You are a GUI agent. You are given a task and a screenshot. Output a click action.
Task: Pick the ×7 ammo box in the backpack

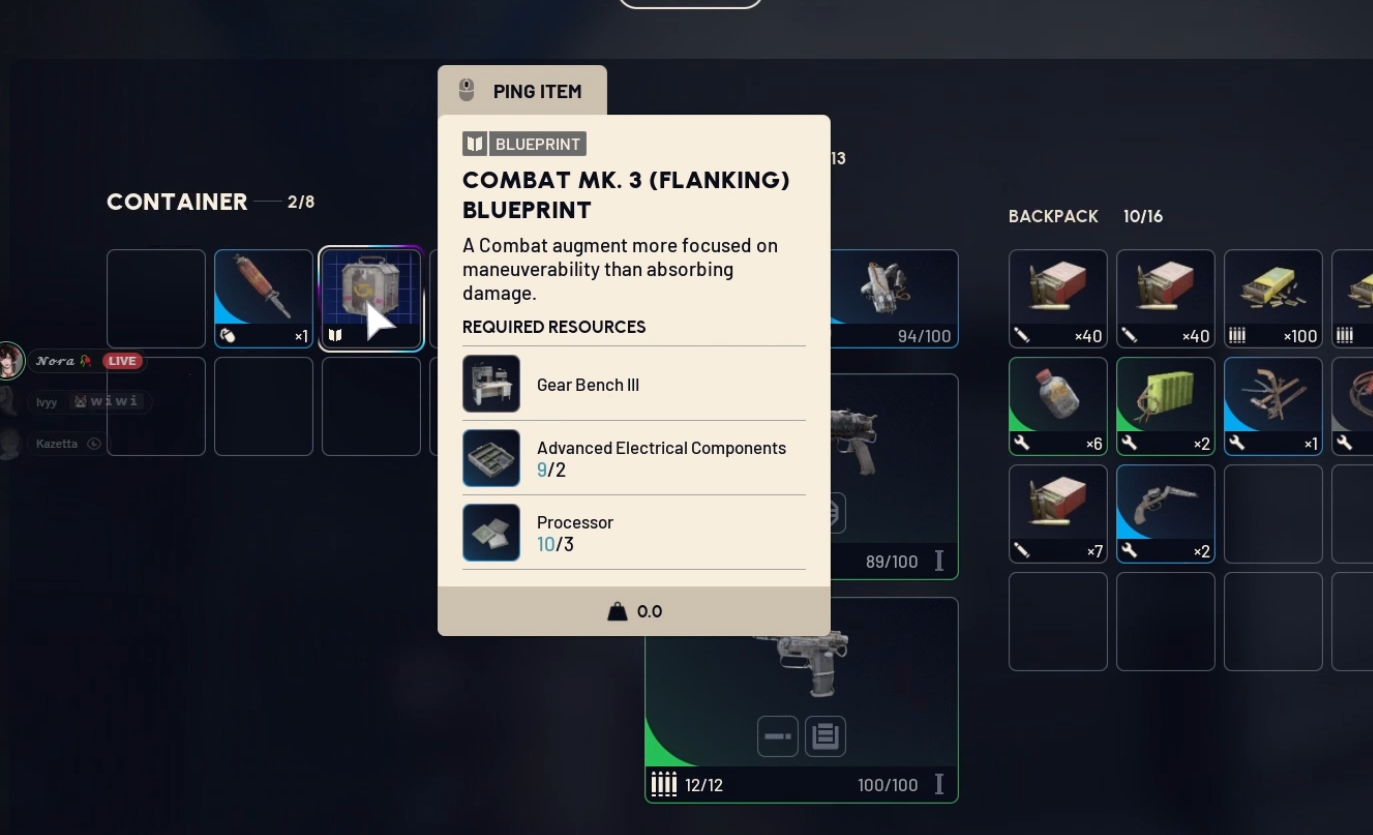[1057, 514]
